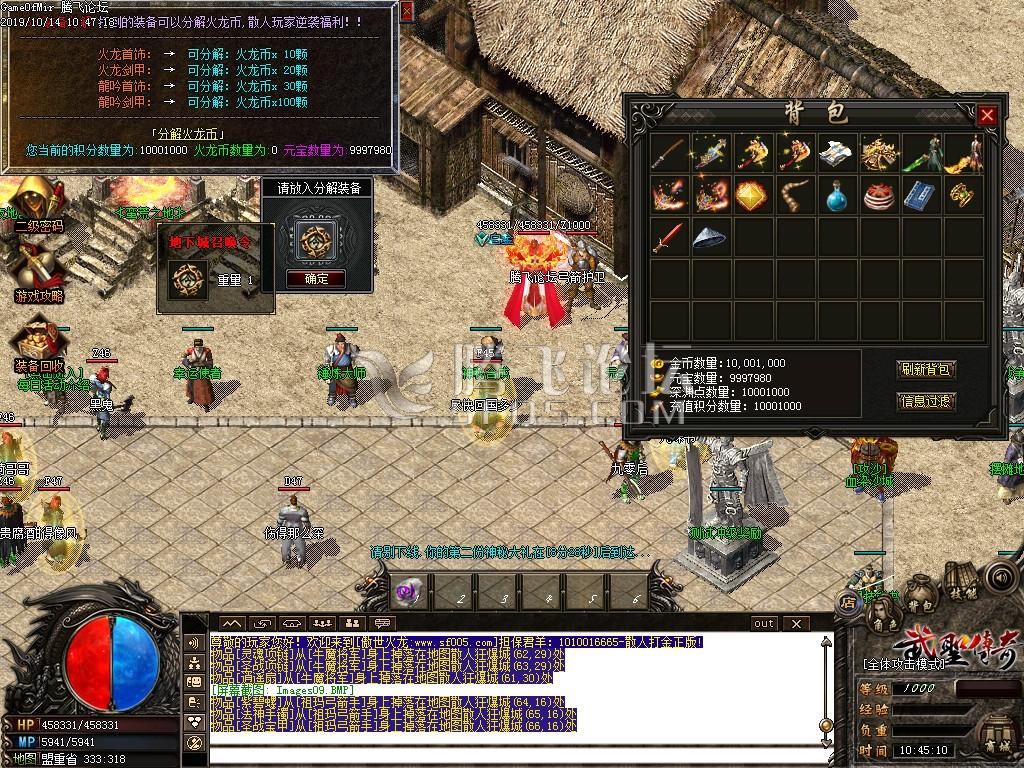Select the red sword in the bag
Viewport: 1024px width, 768px height.
coord(667,237)
